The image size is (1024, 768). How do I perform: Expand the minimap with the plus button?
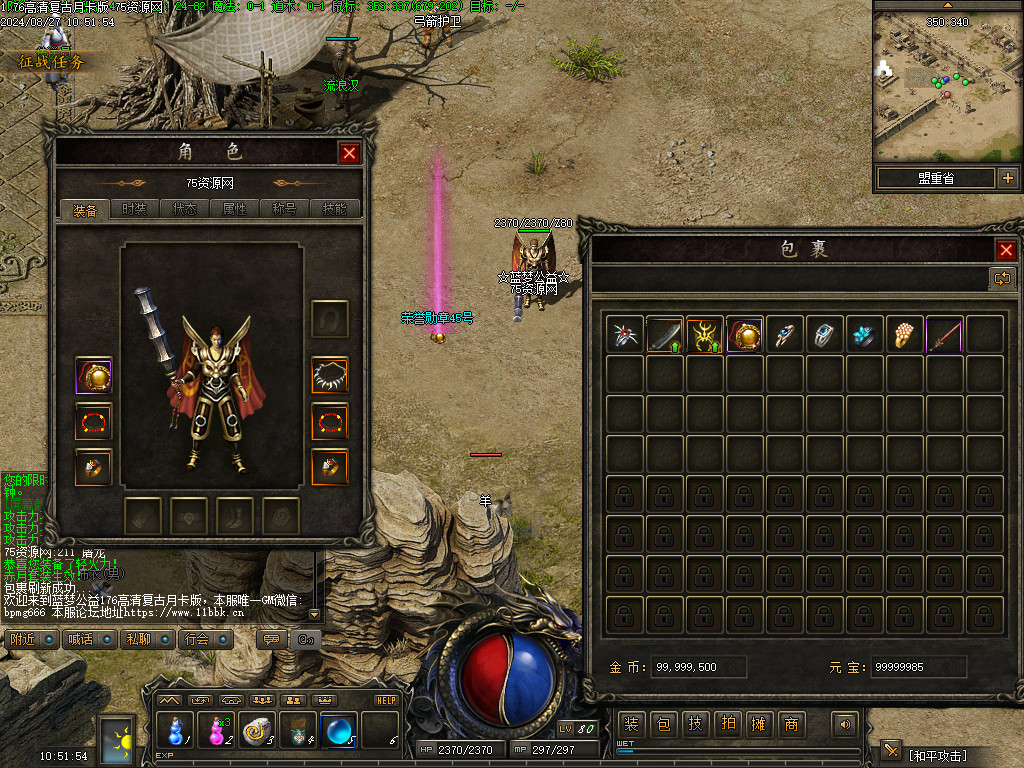tap(1007, 179)
